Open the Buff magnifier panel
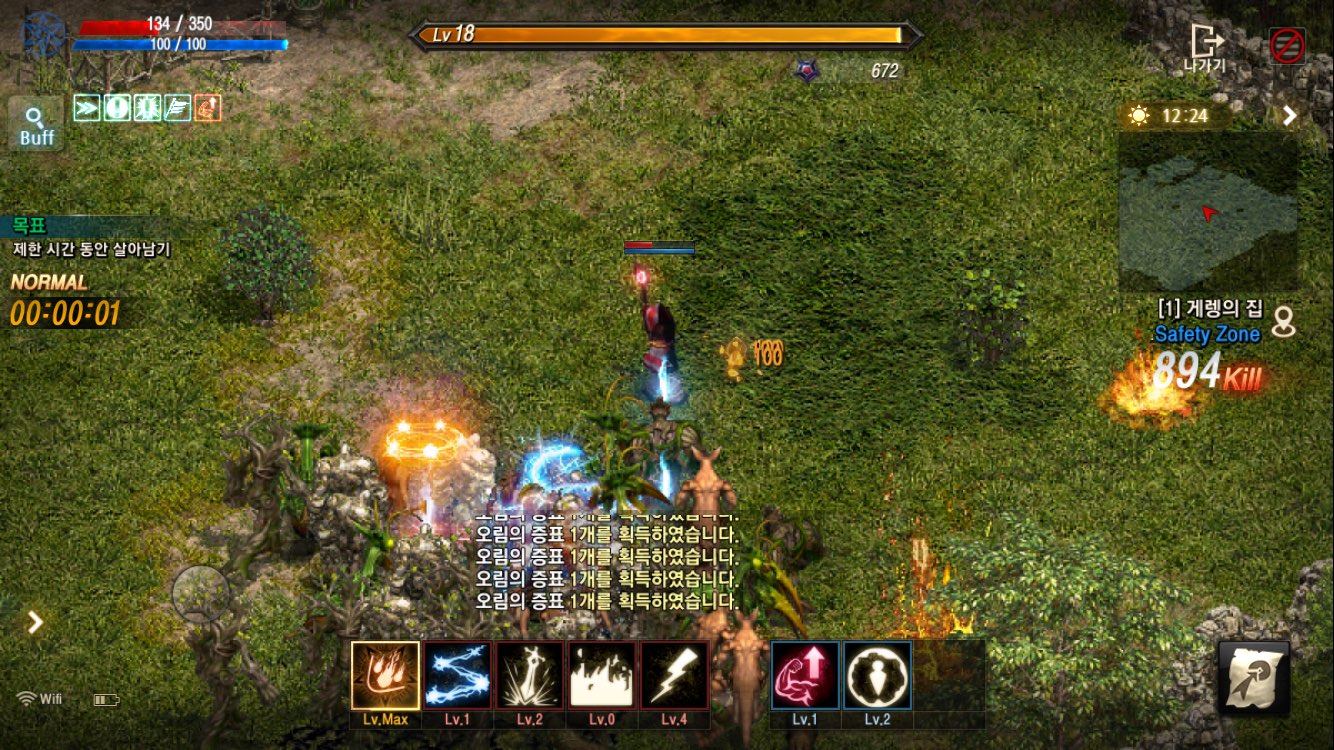The image size is (1334, 750). (x=37, y=125)
